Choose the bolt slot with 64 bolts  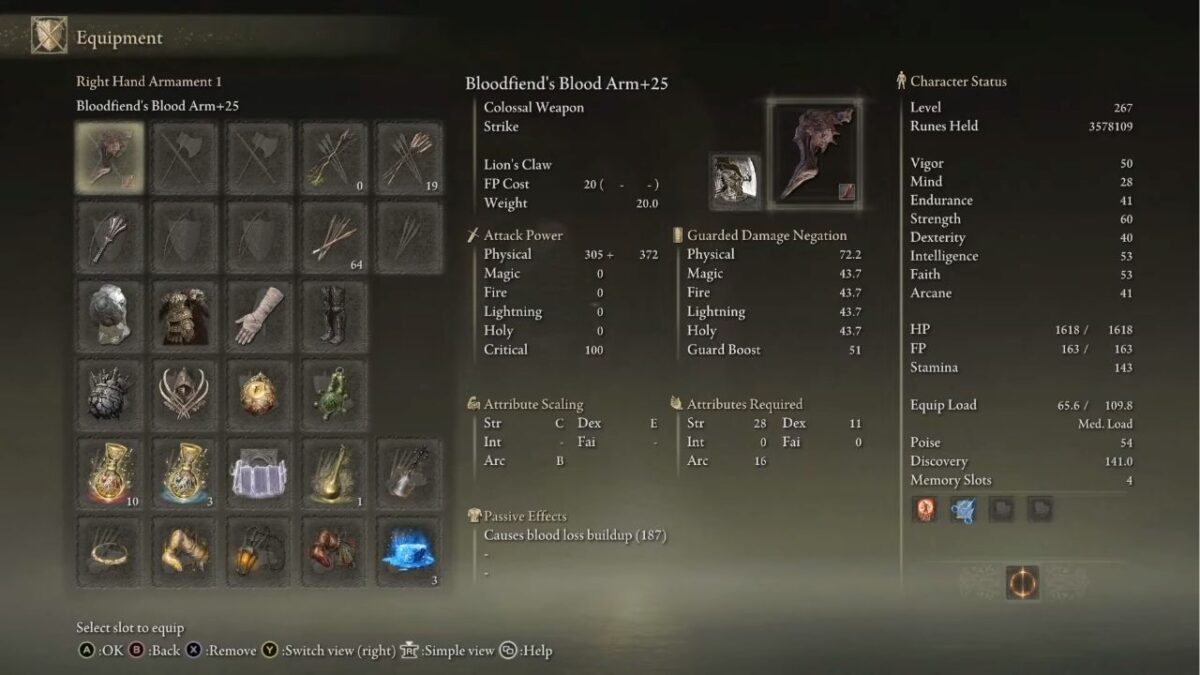tap(334, 237)
